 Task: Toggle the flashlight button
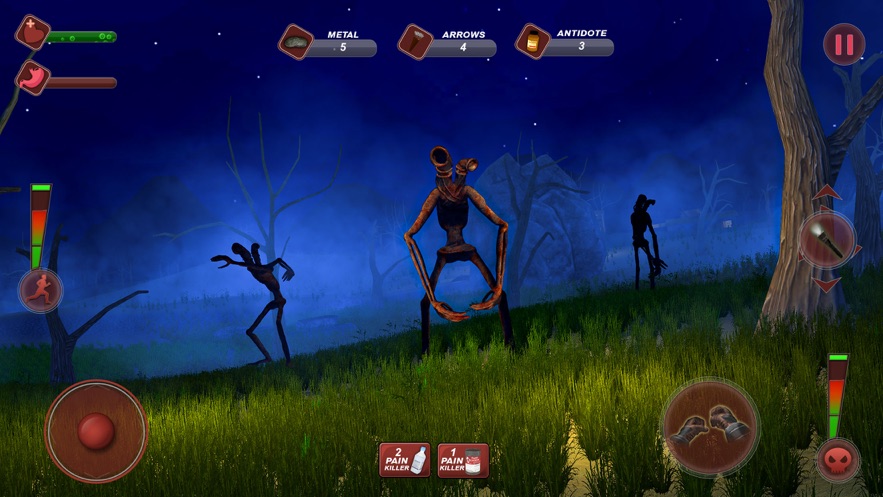(827, 239)
